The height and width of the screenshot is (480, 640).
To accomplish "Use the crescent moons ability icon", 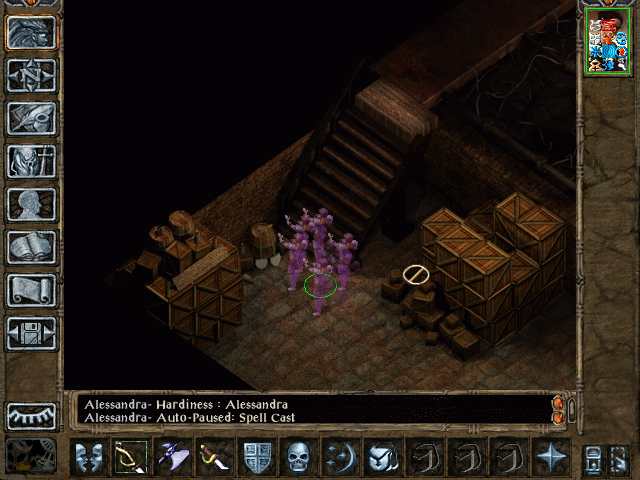I will click(x=340, y=458).
